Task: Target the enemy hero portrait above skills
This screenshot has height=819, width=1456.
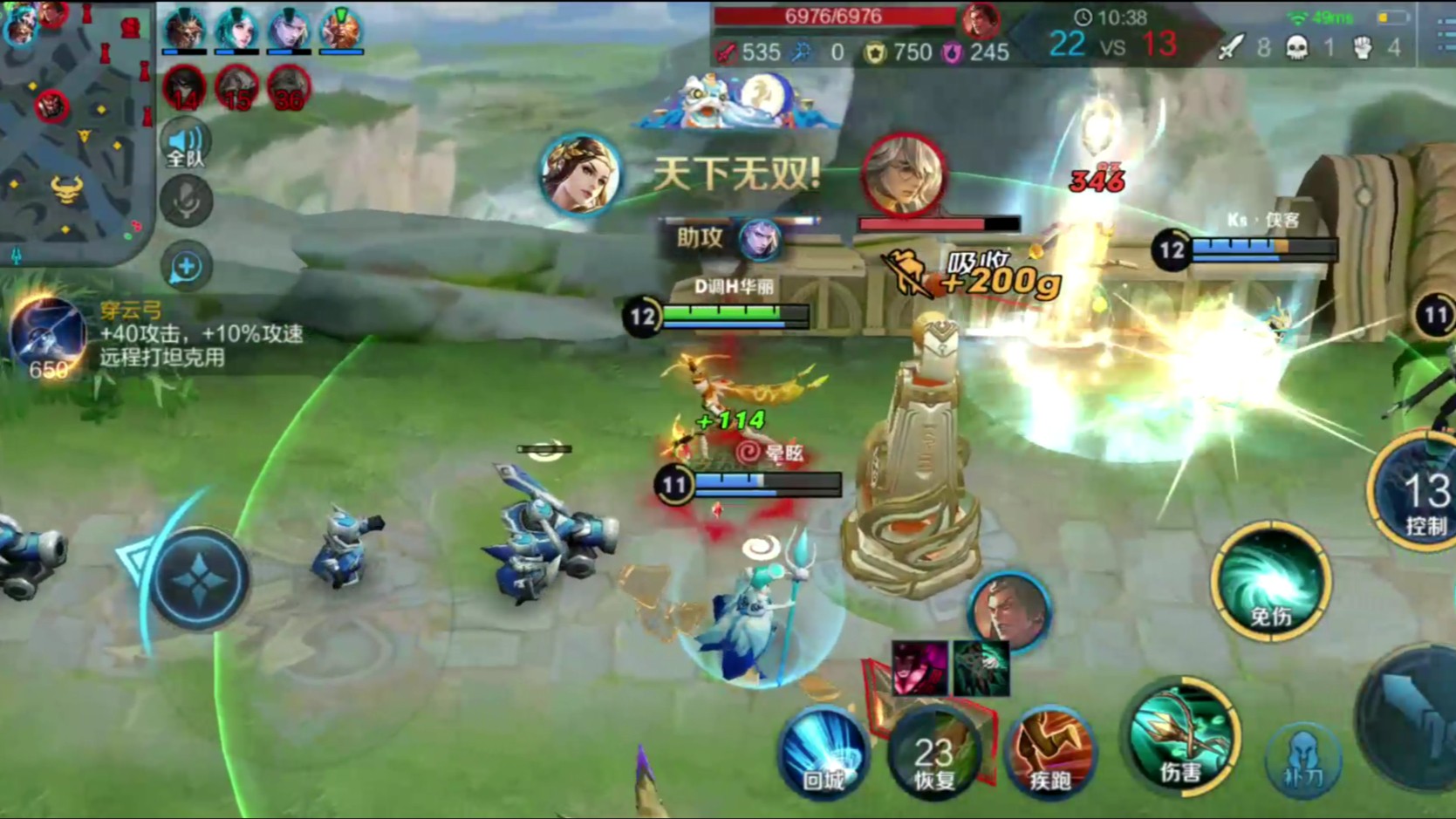Action: coord(1009,611)
